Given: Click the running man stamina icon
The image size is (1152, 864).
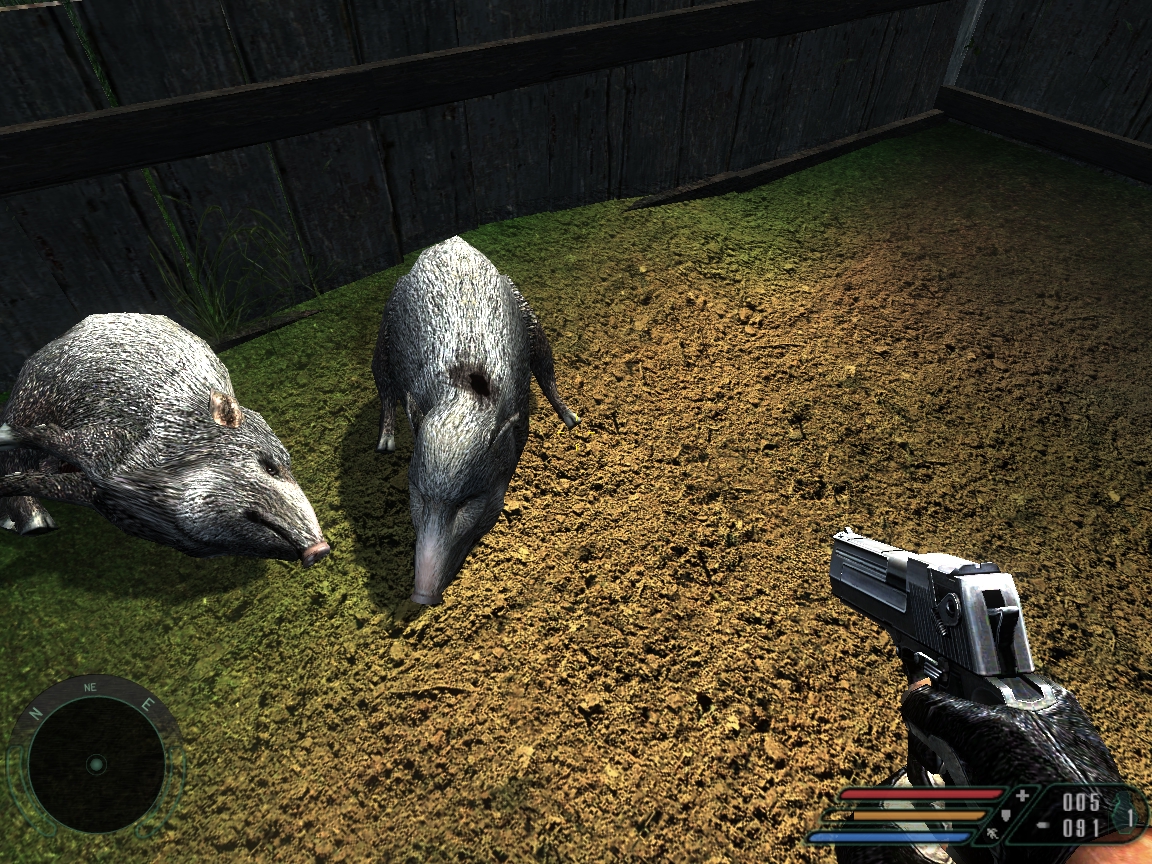Looking at the screenshot, I should click(993, 833).
